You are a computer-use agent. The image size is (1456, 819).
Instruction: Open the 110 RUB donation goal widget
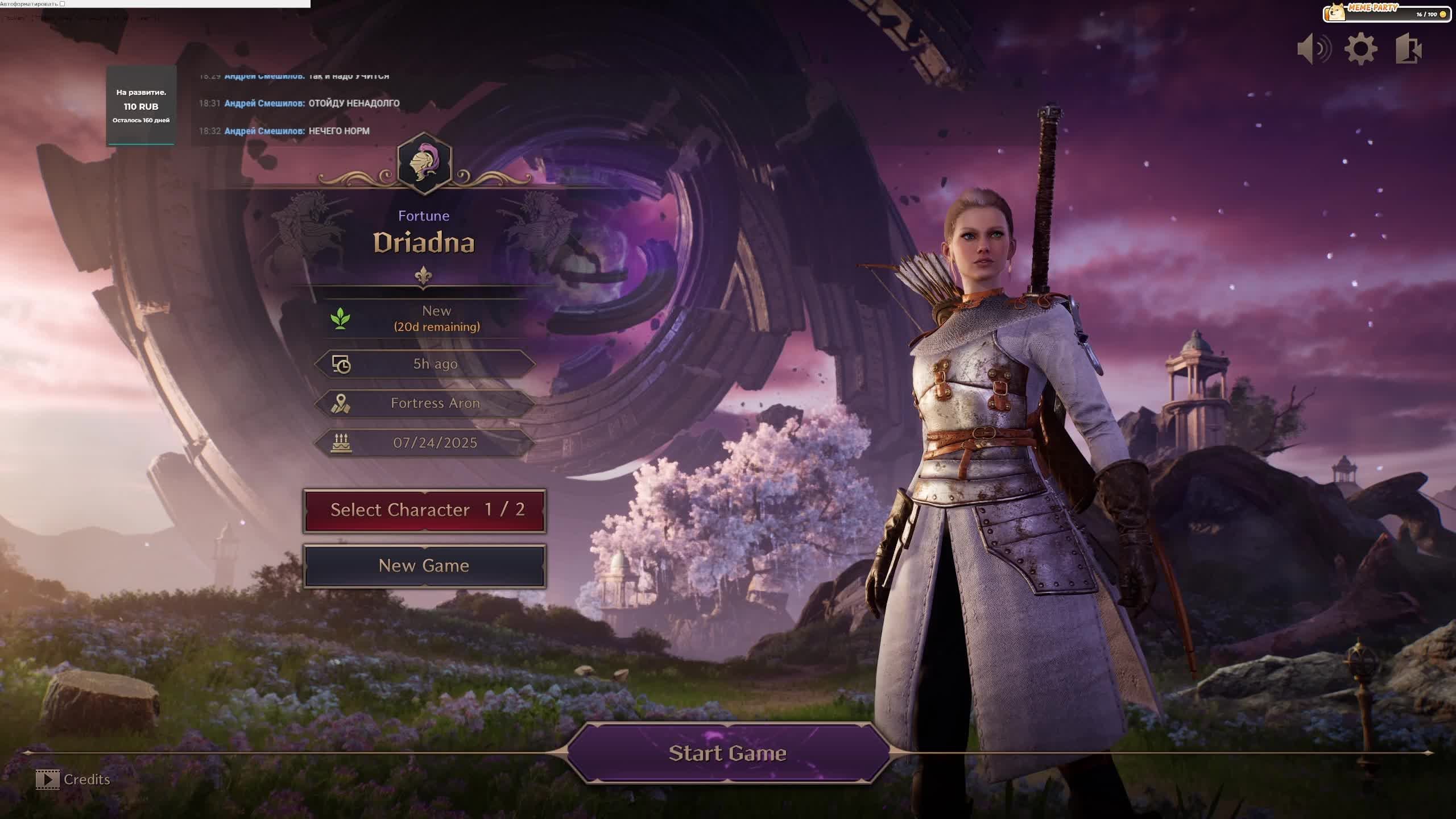(141, 106)
